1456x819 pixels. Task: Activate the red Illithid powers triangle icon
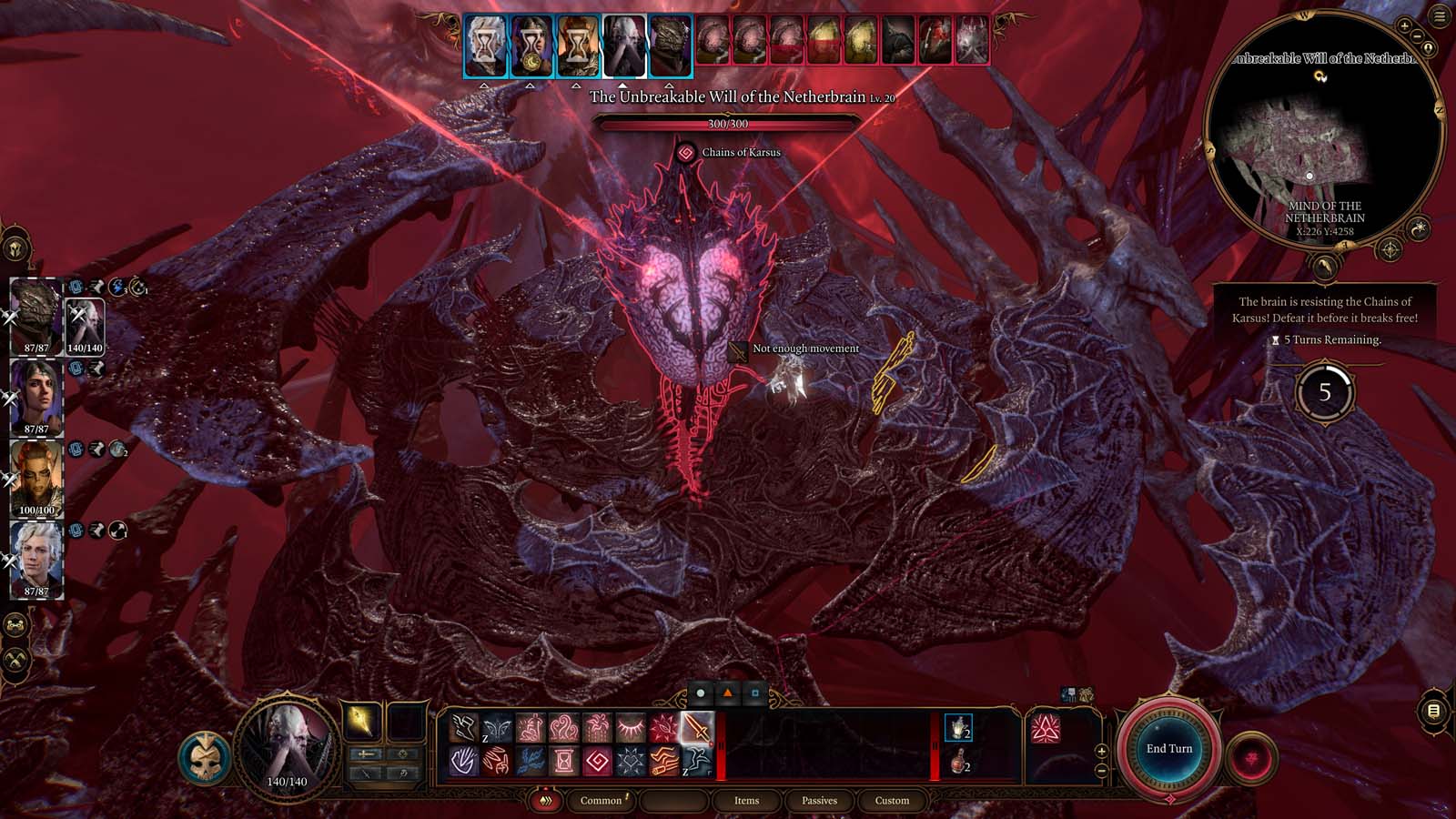pos(1045,728)
